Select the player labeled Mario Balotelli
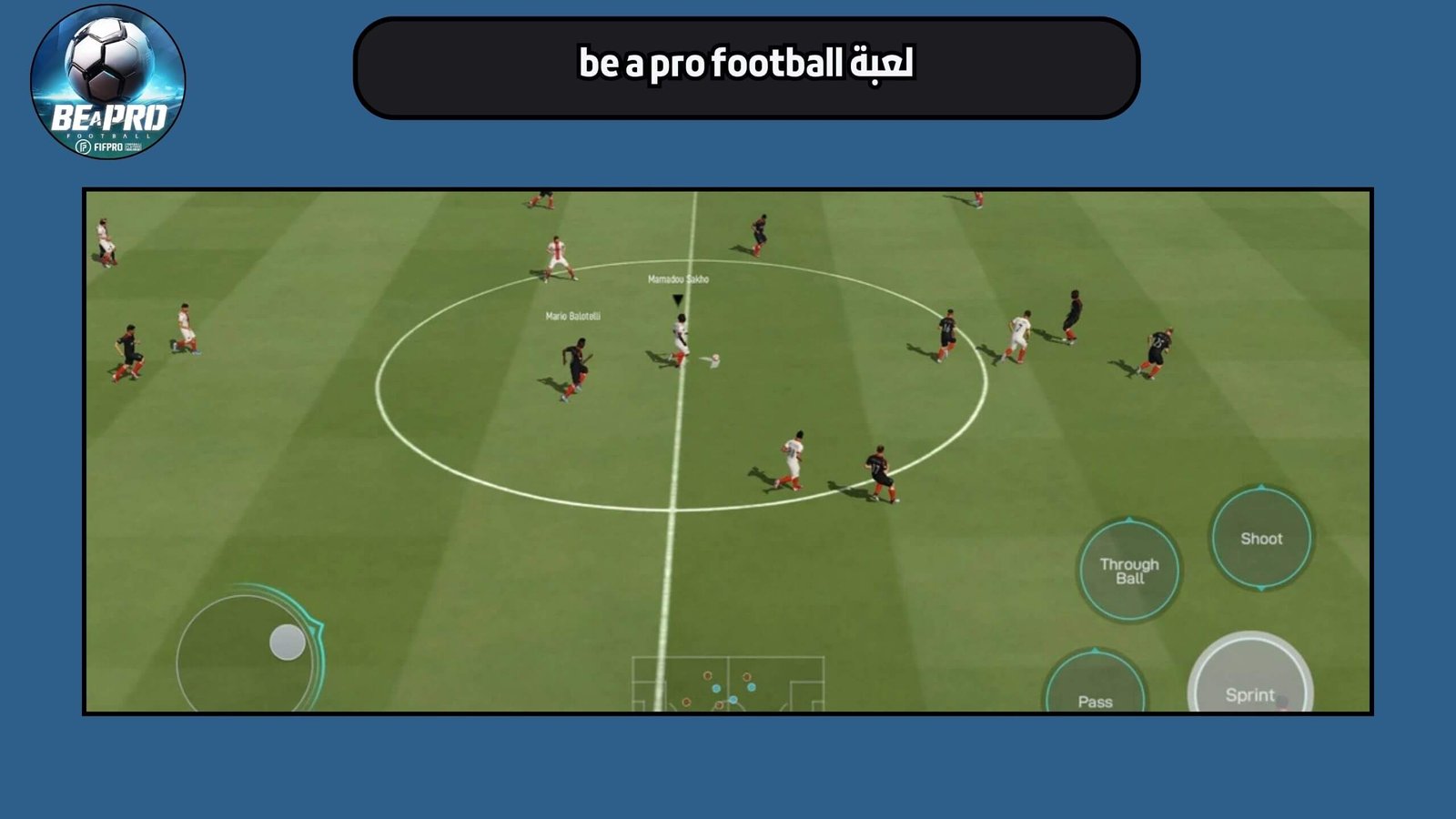The width and height of the screenshot is (1456, 819). [576, 359]
